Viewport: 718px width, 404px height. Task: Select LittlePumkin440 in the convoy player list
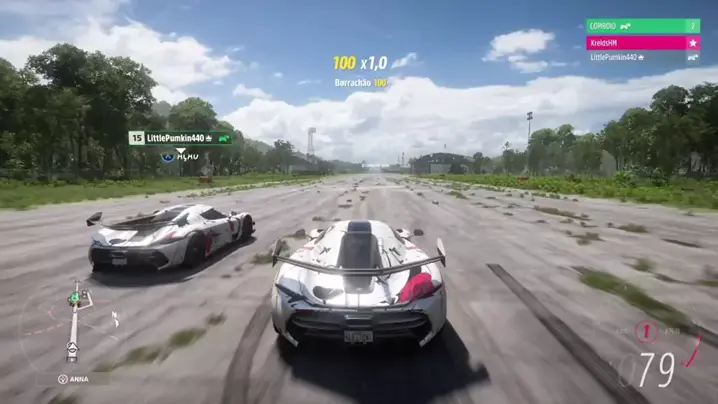pyautogui.click(x=643, y=58)
